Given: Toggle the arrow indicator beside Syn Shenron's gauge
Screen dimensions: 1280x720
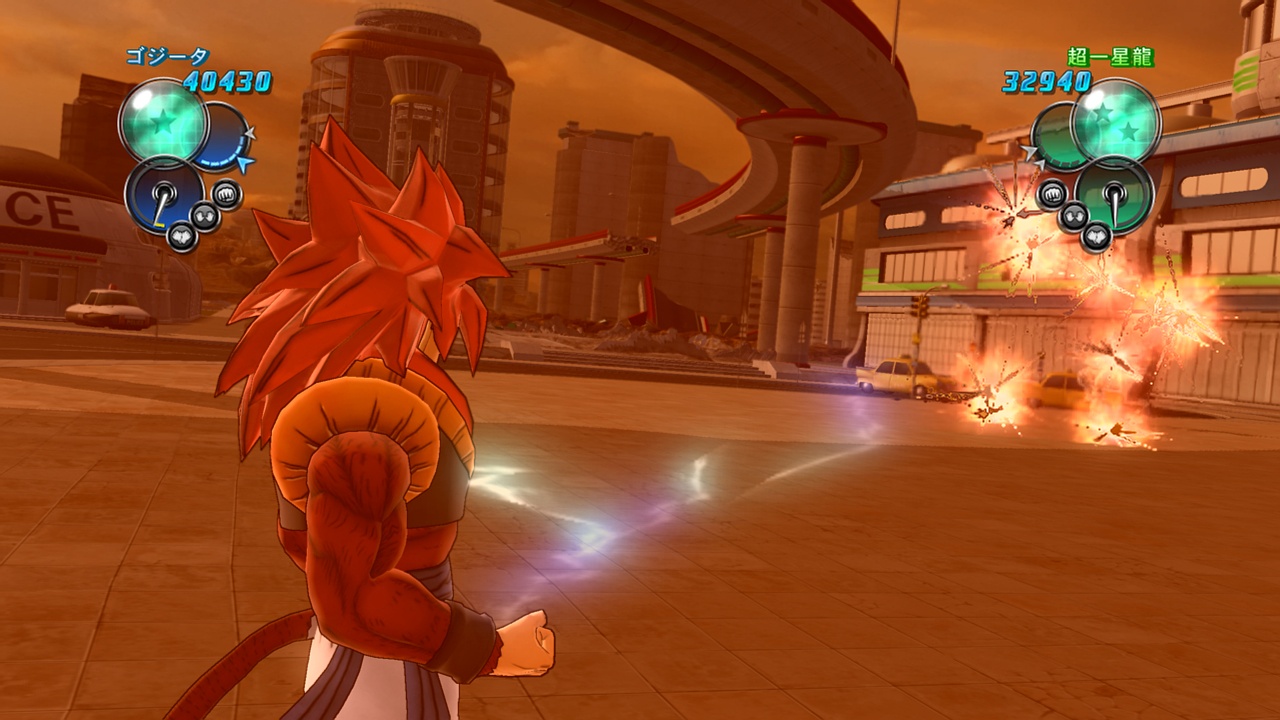Looking at the screenshot, I should pyautogui.click(x=1031, y=150).
